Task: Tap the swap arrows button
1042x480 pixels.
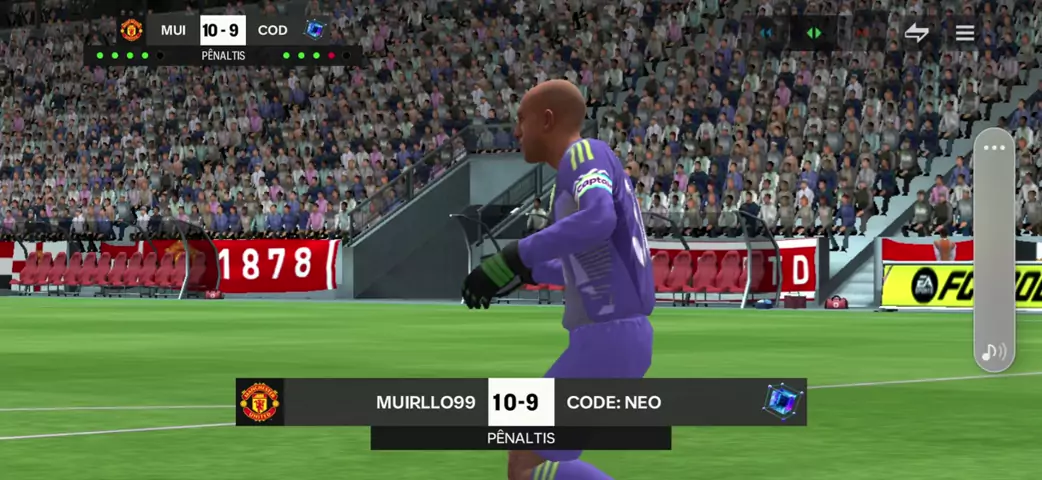Action: [x=916, y=33]
